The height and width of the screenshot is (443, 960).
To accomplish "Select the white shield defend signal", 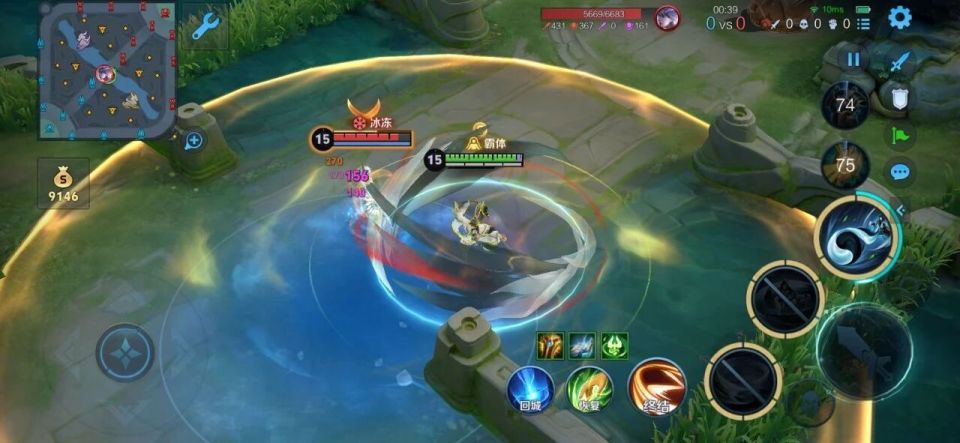I will coord(898,97).
